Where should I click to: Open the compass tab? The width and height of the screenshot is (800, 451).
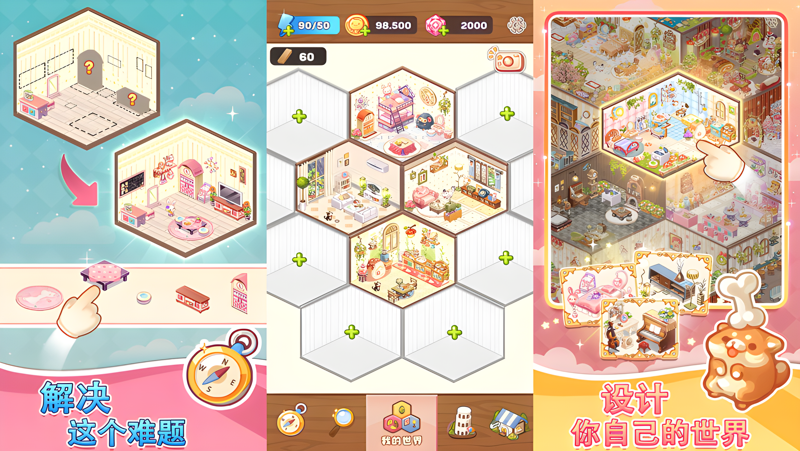291,421
